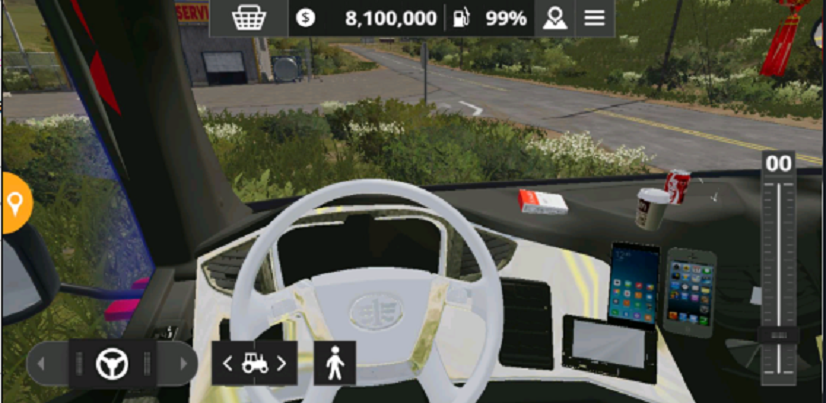Open the hamburger main menu
Viewport: 826px width, 403px height.
point(595,18)
